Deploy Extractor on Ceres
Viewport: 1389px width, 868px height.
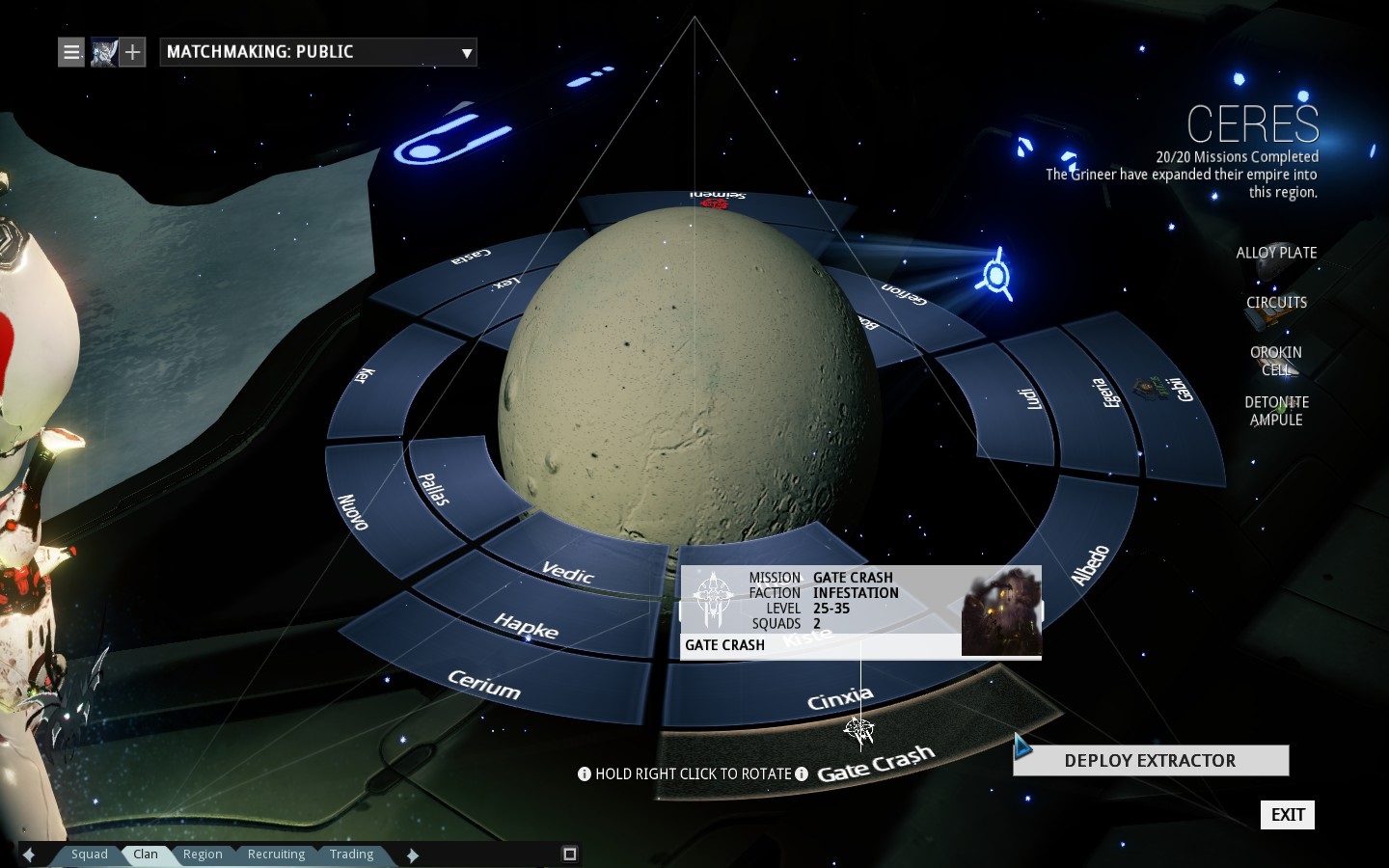tap(1150, 761)
